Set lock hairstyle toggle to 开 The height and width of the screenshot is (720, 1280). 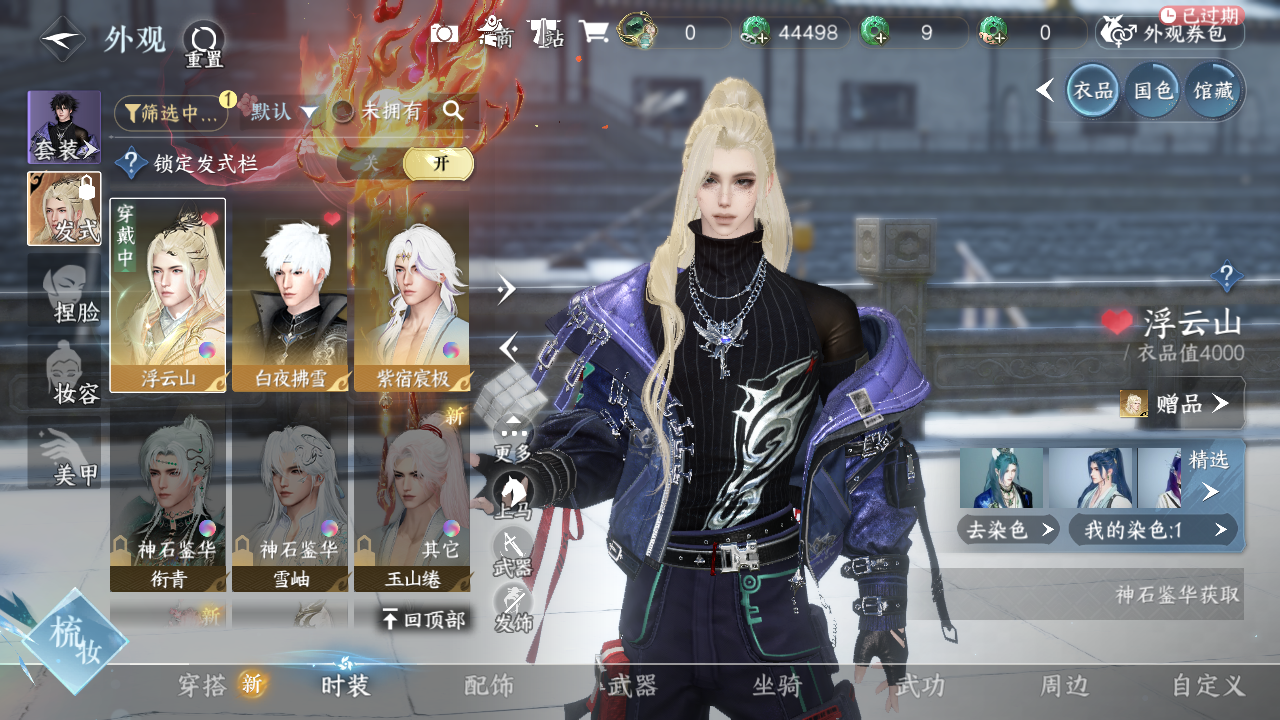pos(439,164)
